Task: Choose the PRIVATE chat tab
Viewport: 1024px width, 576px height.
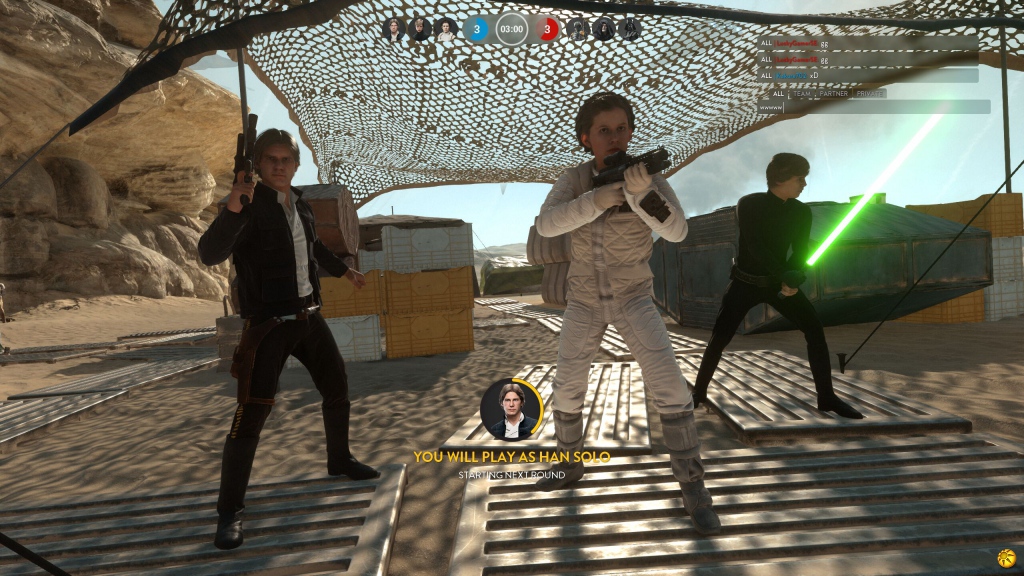Action: click(x=869, y=93)
